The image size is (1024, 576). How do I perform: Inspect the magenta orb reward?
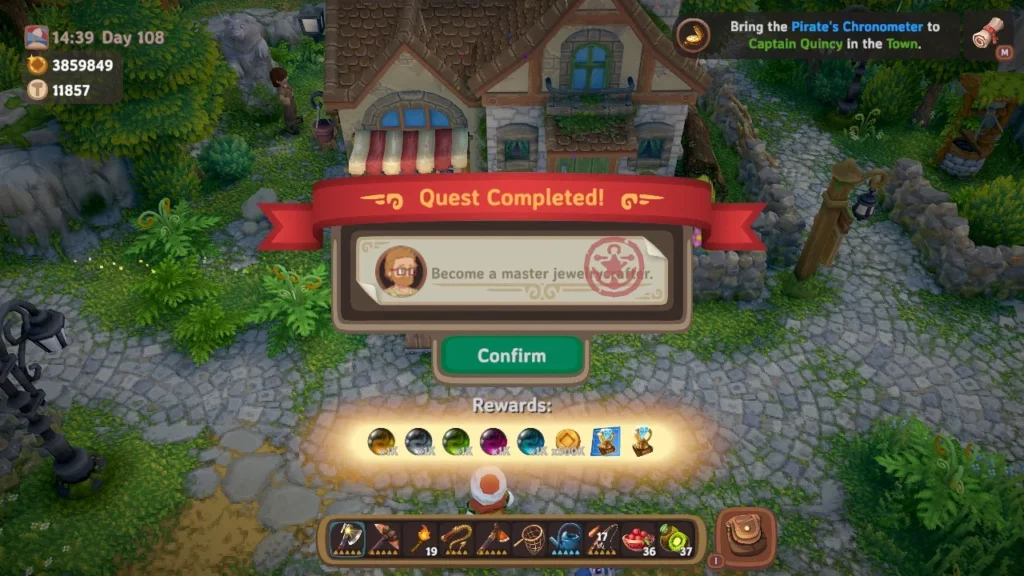[x=493, y=441]
